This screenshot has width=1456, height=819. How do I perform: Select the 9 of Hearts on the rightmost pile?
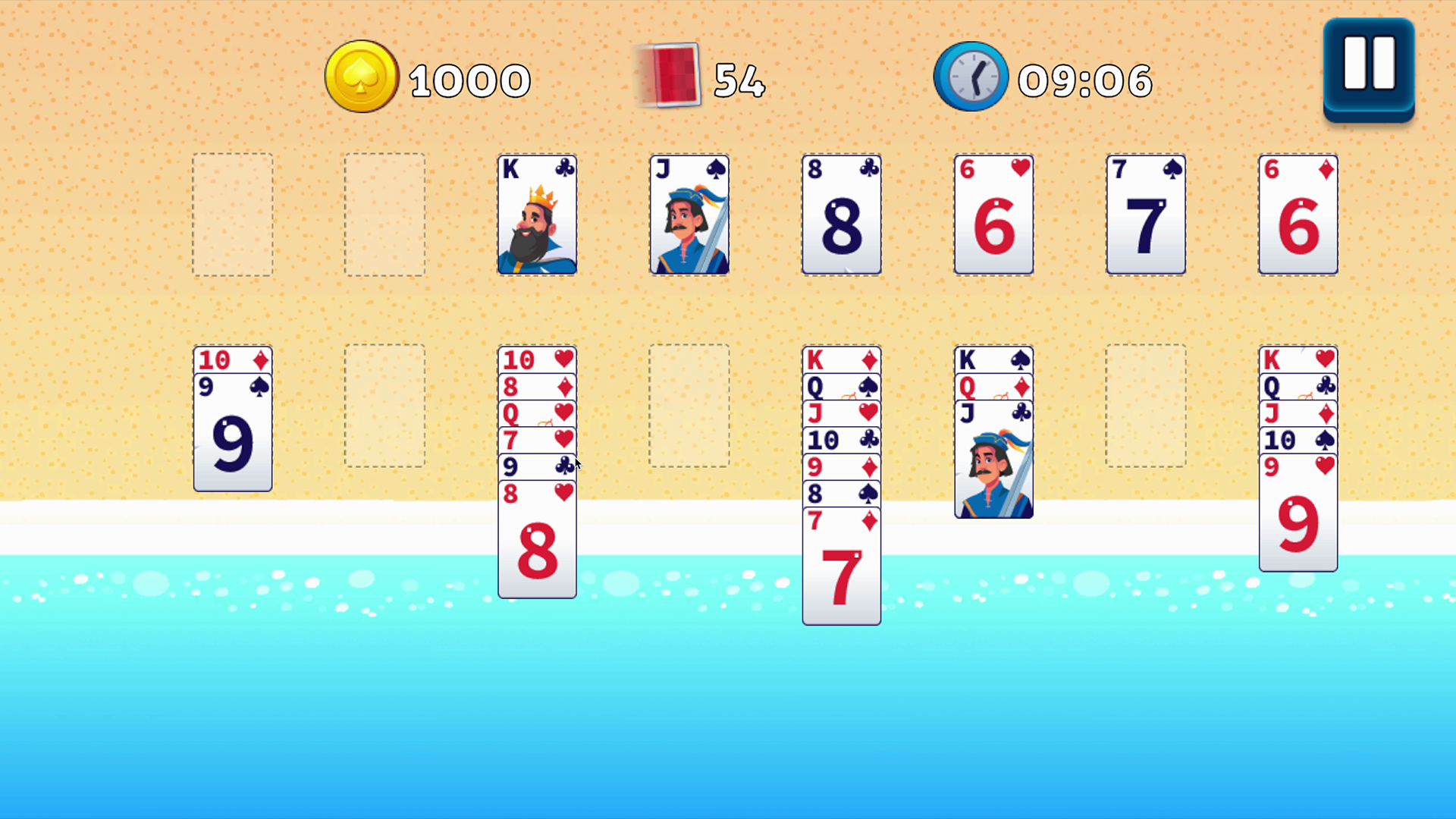pos(1298,516)
